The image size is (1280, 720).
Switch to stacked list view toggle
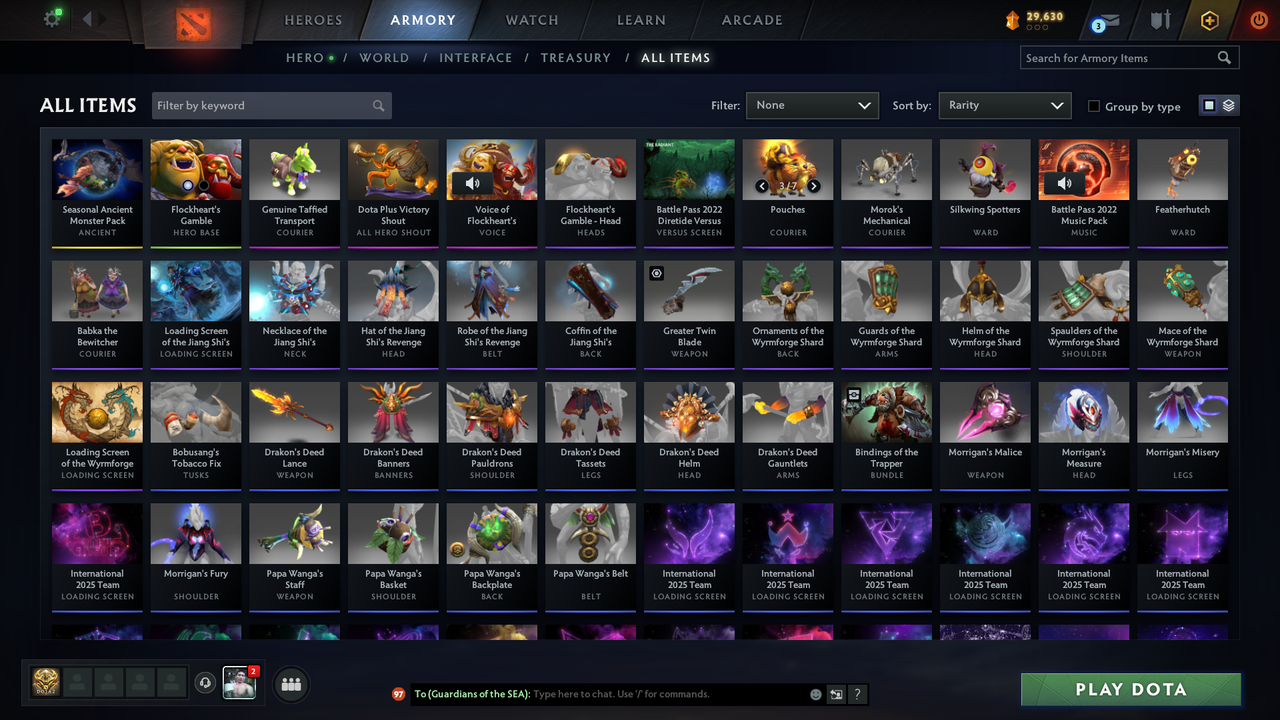[1227, 105]
